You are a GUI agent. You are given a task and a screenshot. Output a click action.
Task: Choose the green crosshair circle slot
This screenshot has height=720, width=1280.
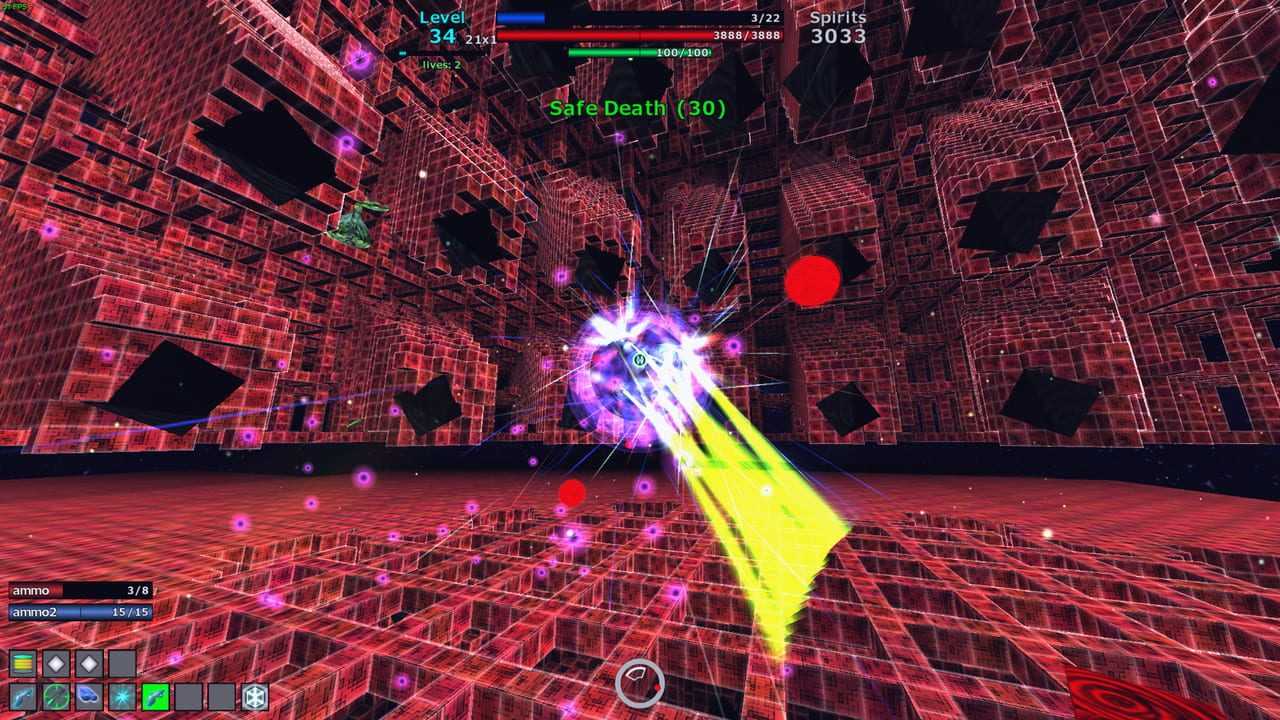[56, 696]
